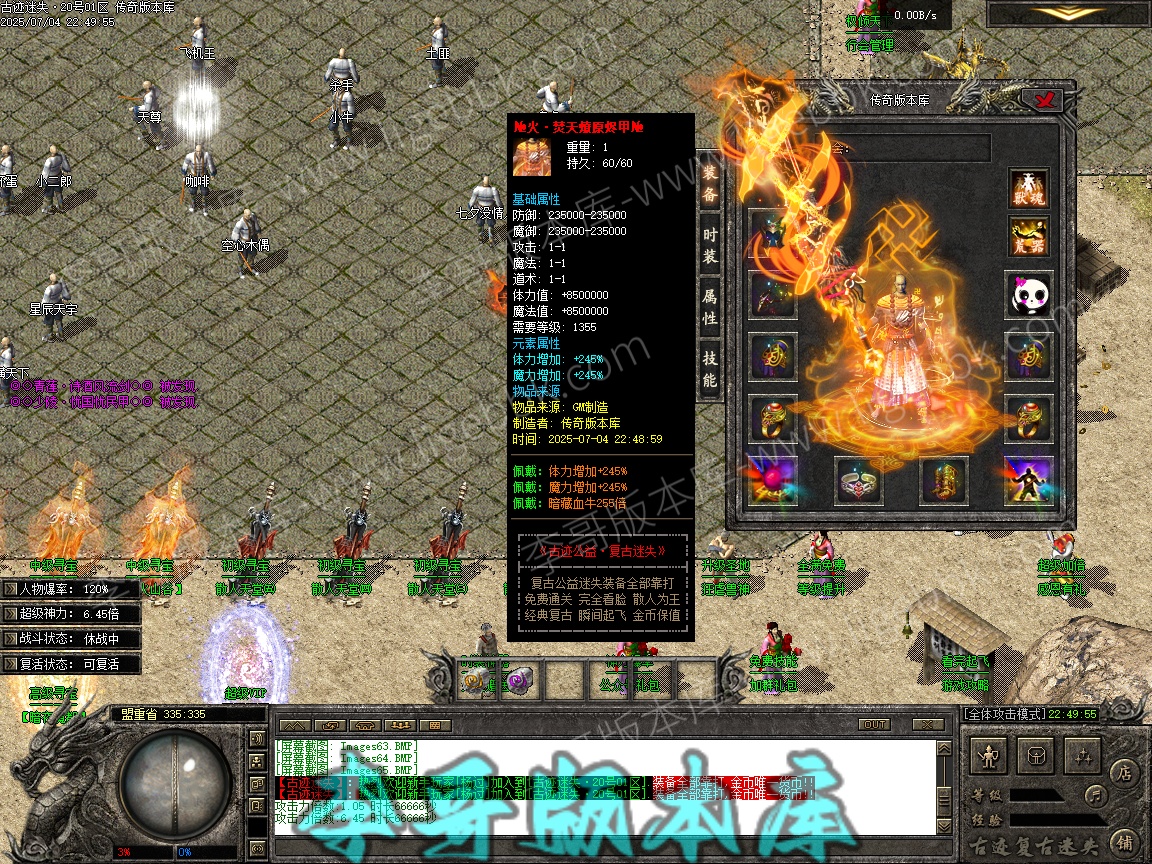
Task: Select the glowing figure charm slot
Action: click(x=1028, y=481)
